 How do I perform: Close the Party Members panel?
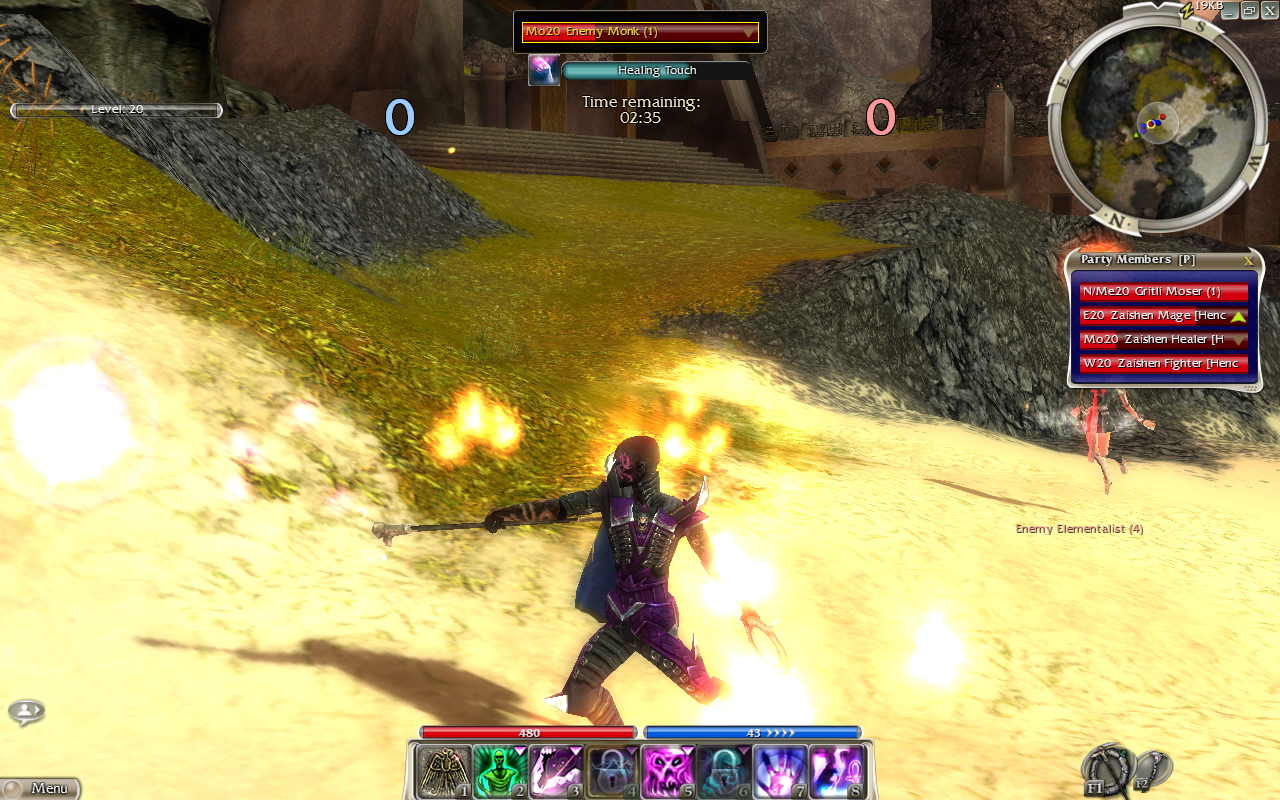point(1248,260)
